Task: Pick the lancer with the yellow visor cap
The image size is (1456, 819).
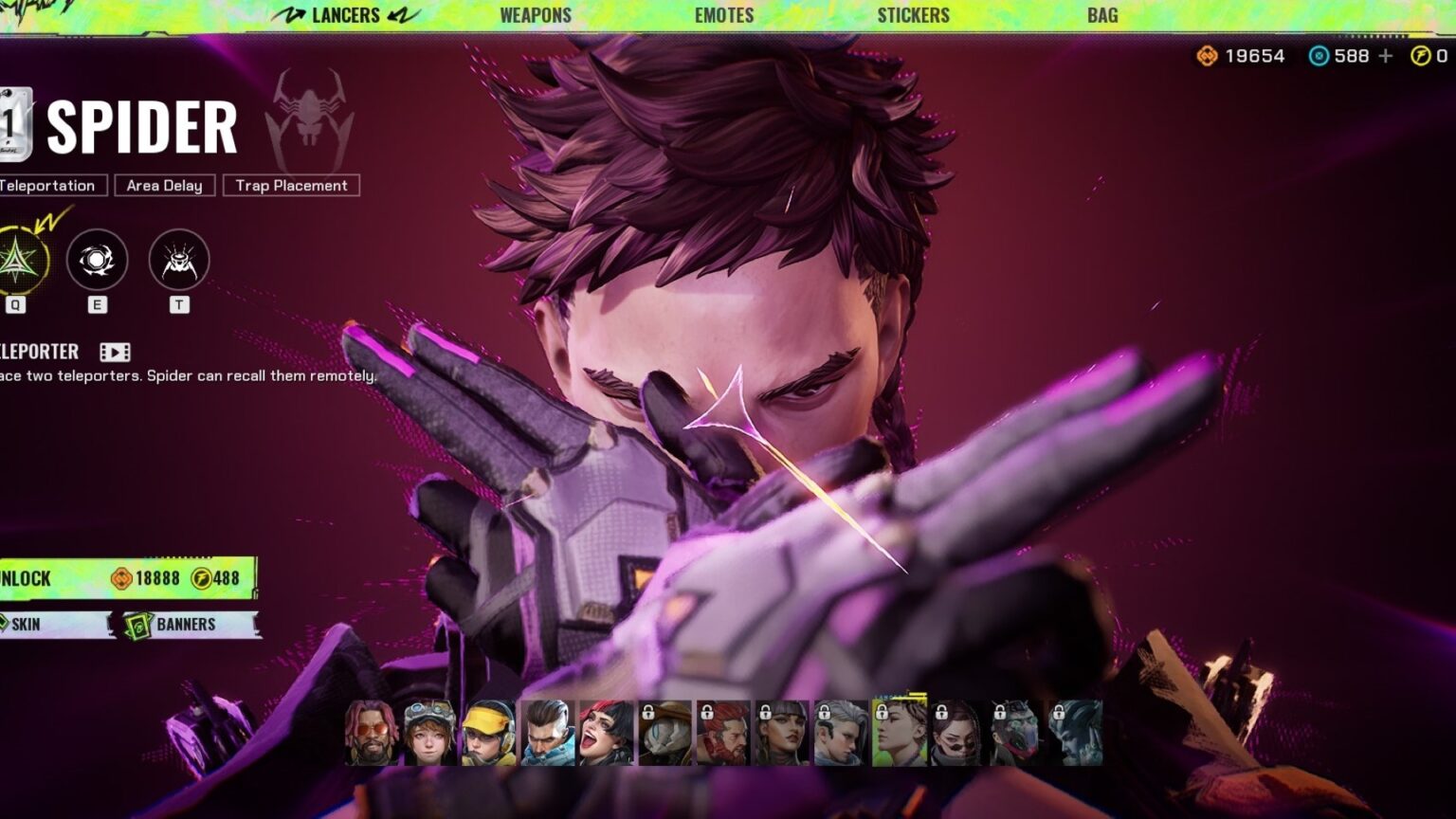Action: [x=488, y=734]
